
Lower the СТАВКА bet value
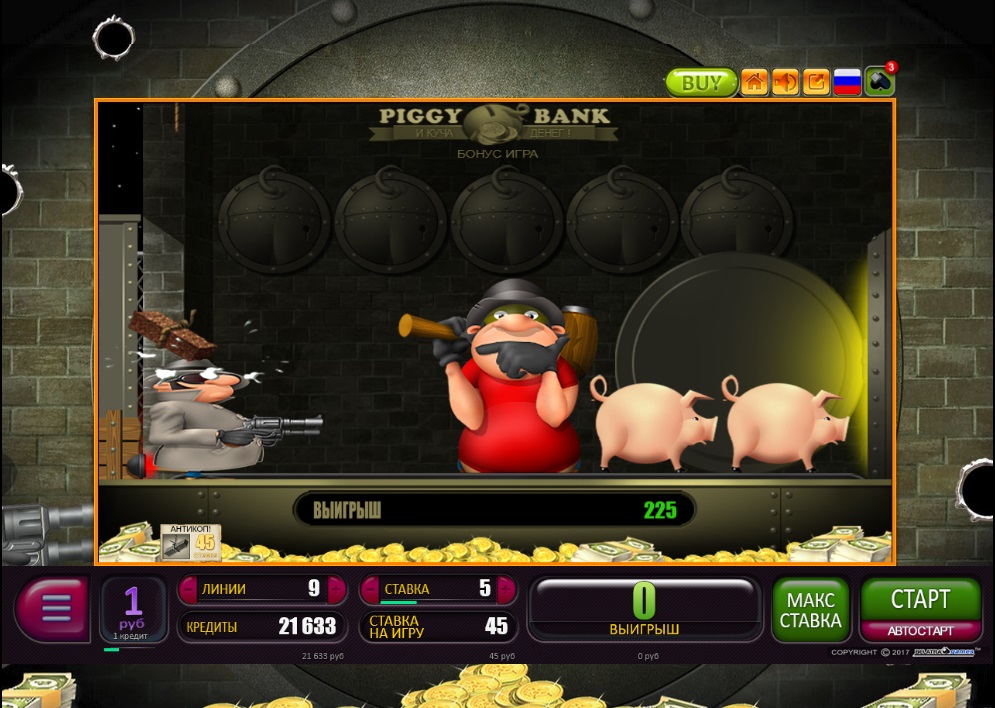[x=368, y=589]
